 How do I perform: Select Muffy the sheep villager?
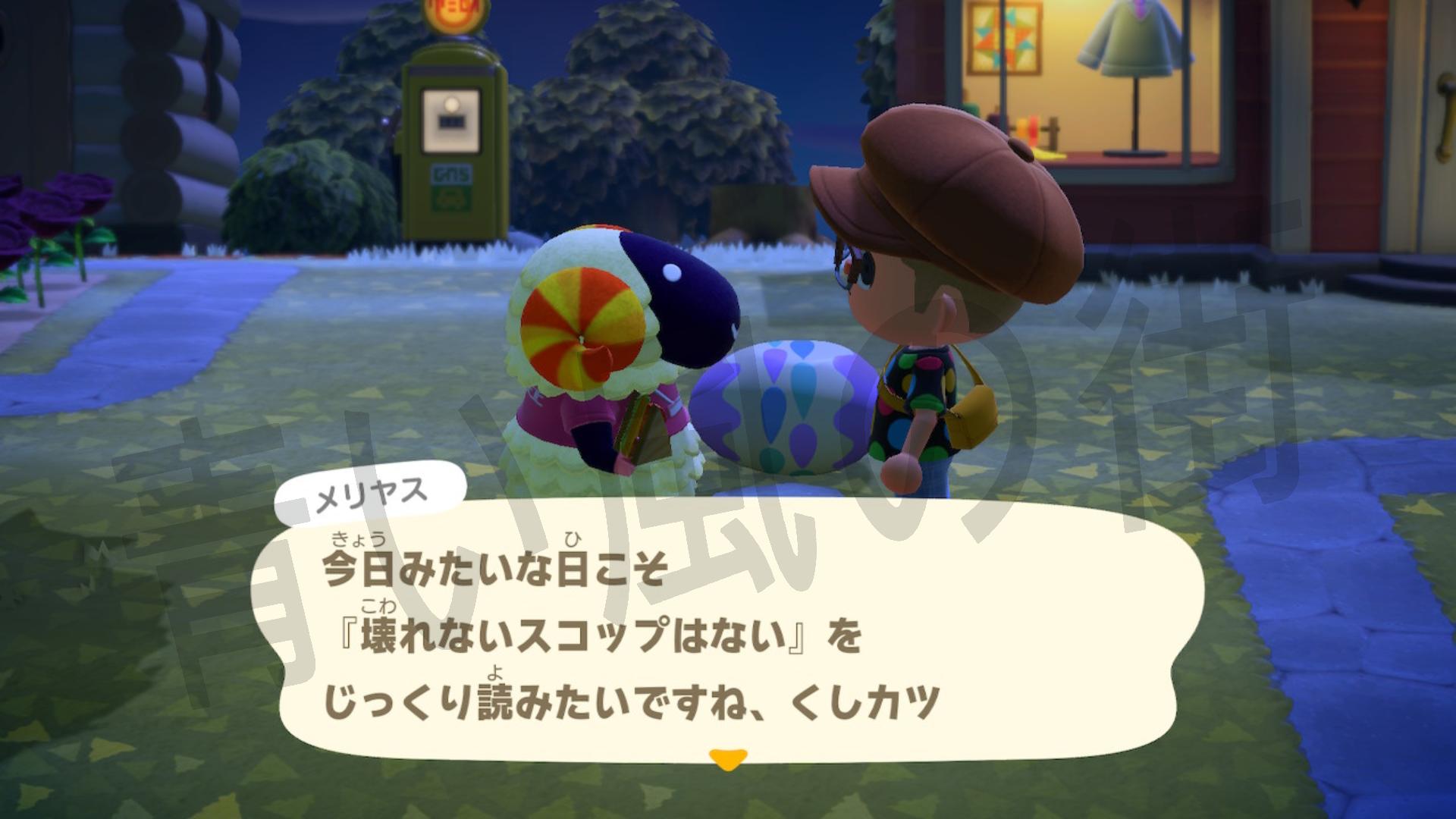599,364
